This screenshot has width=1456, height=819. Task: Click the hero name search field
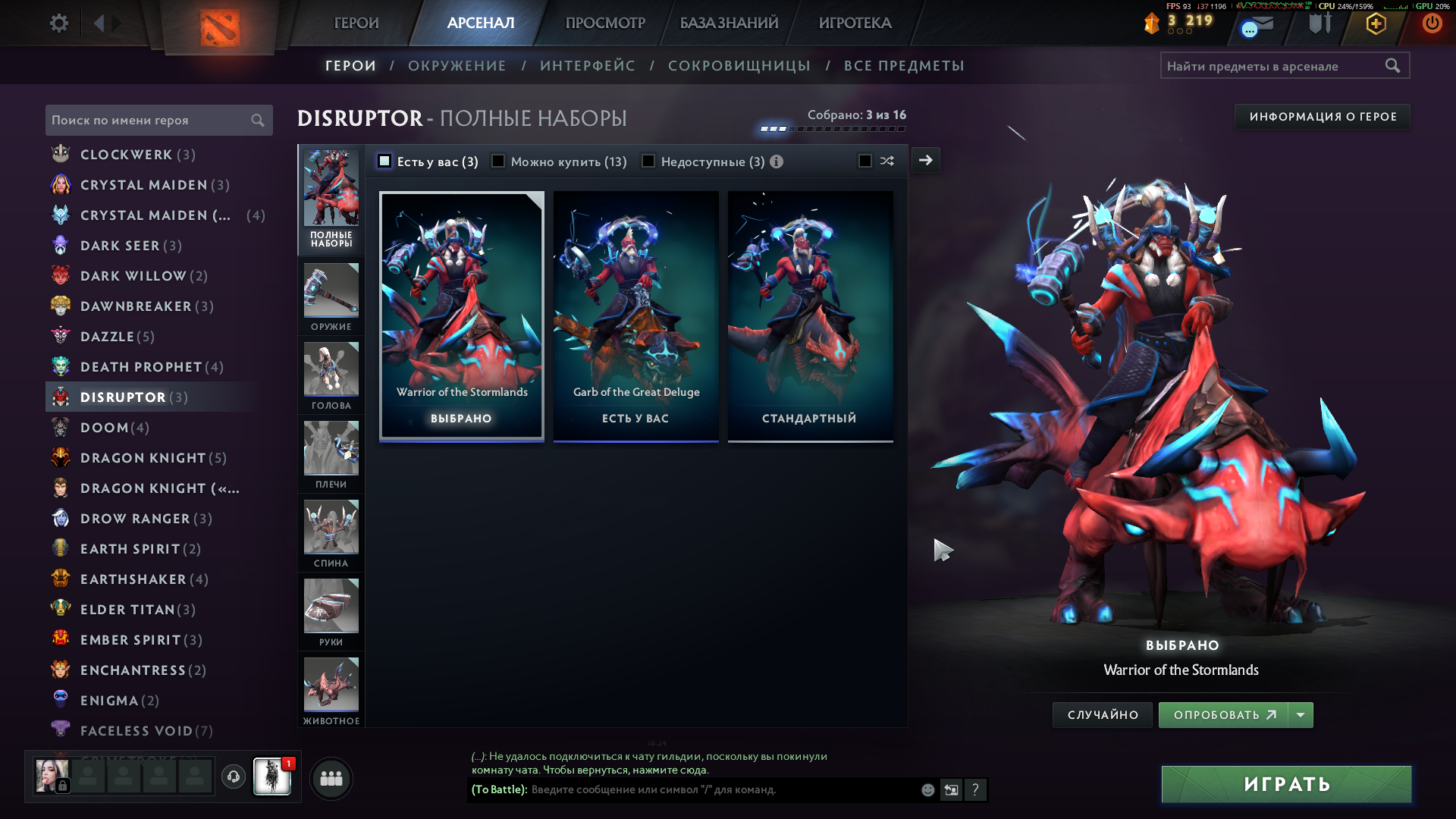pyautogui.click(x=148, y=121)
